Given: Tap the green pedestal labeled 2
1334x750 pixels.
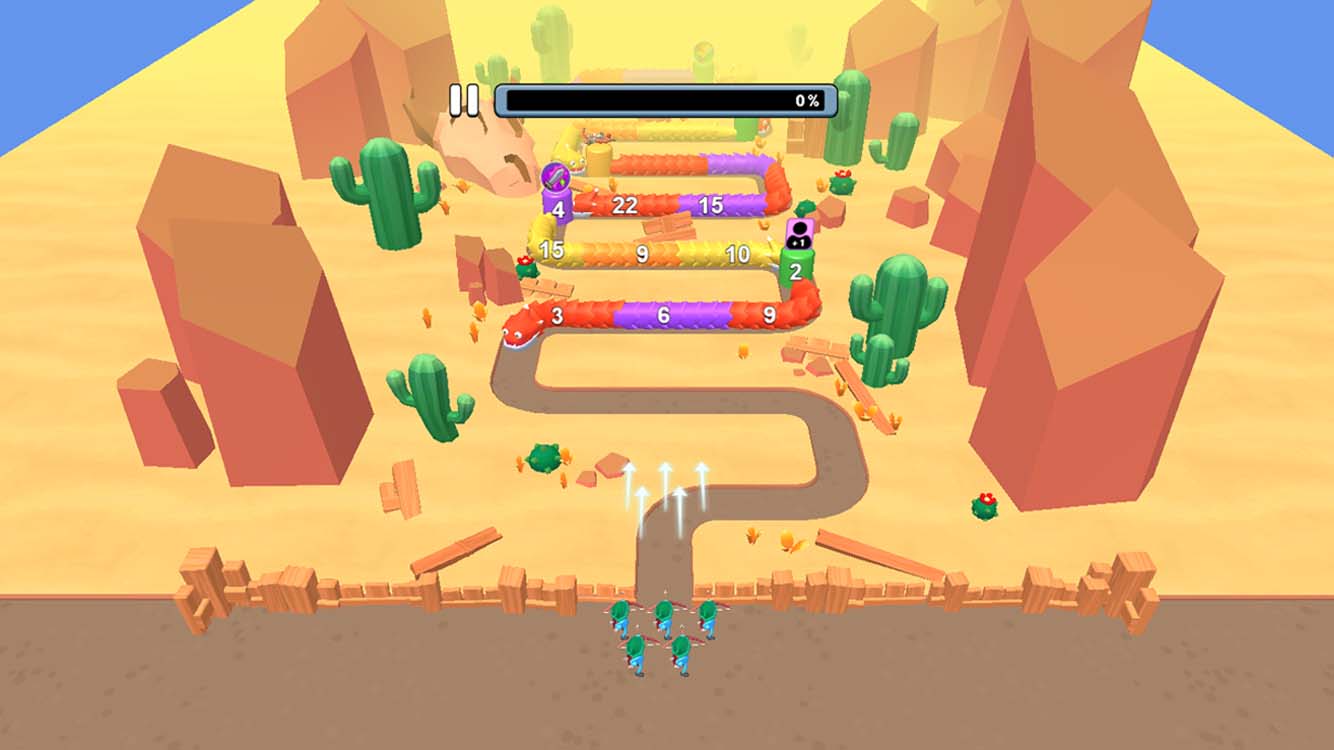Looking at the screenshot, I should [x=796, y=270].
